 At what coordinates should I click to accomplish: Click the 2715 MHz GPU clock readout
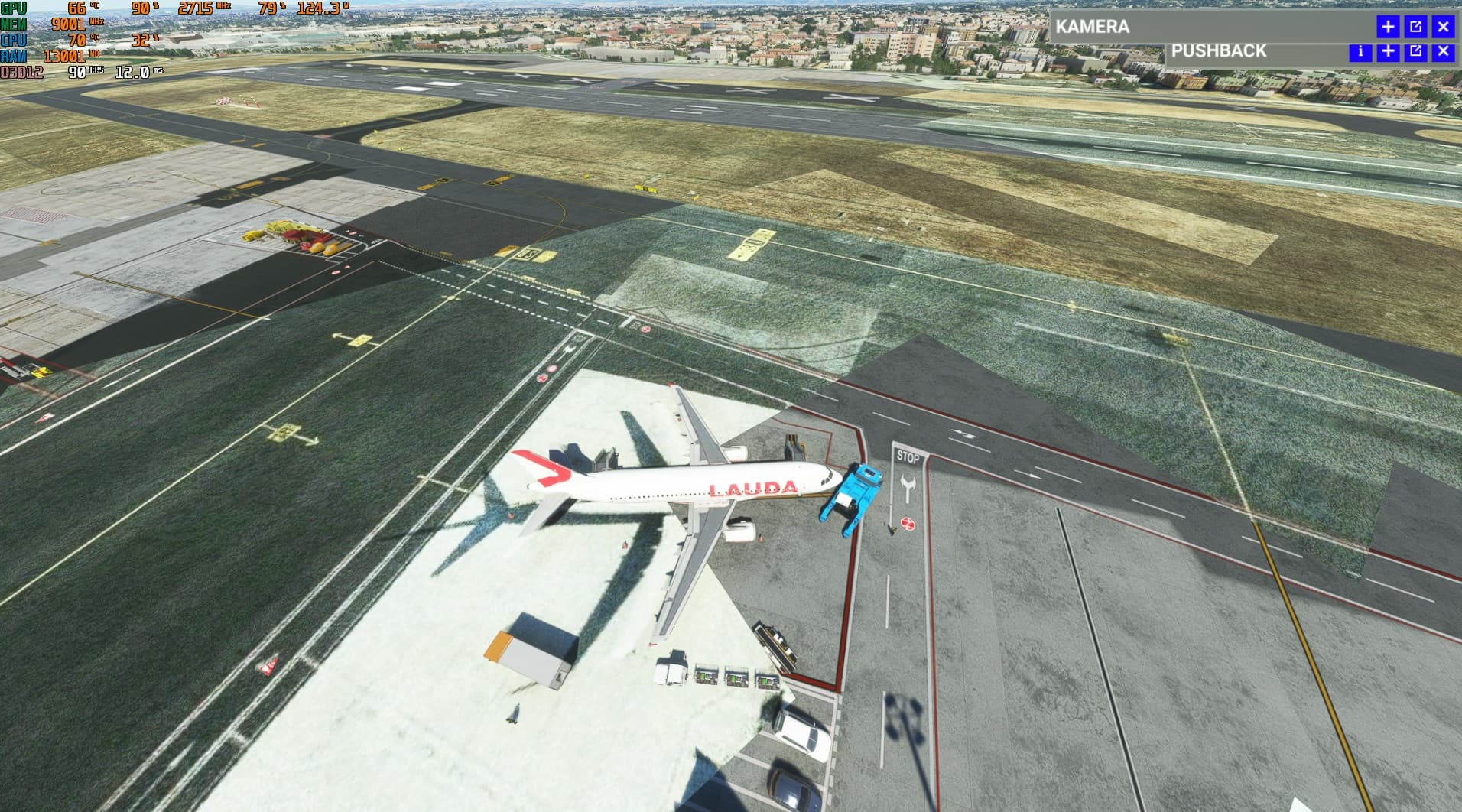point(194,8)
